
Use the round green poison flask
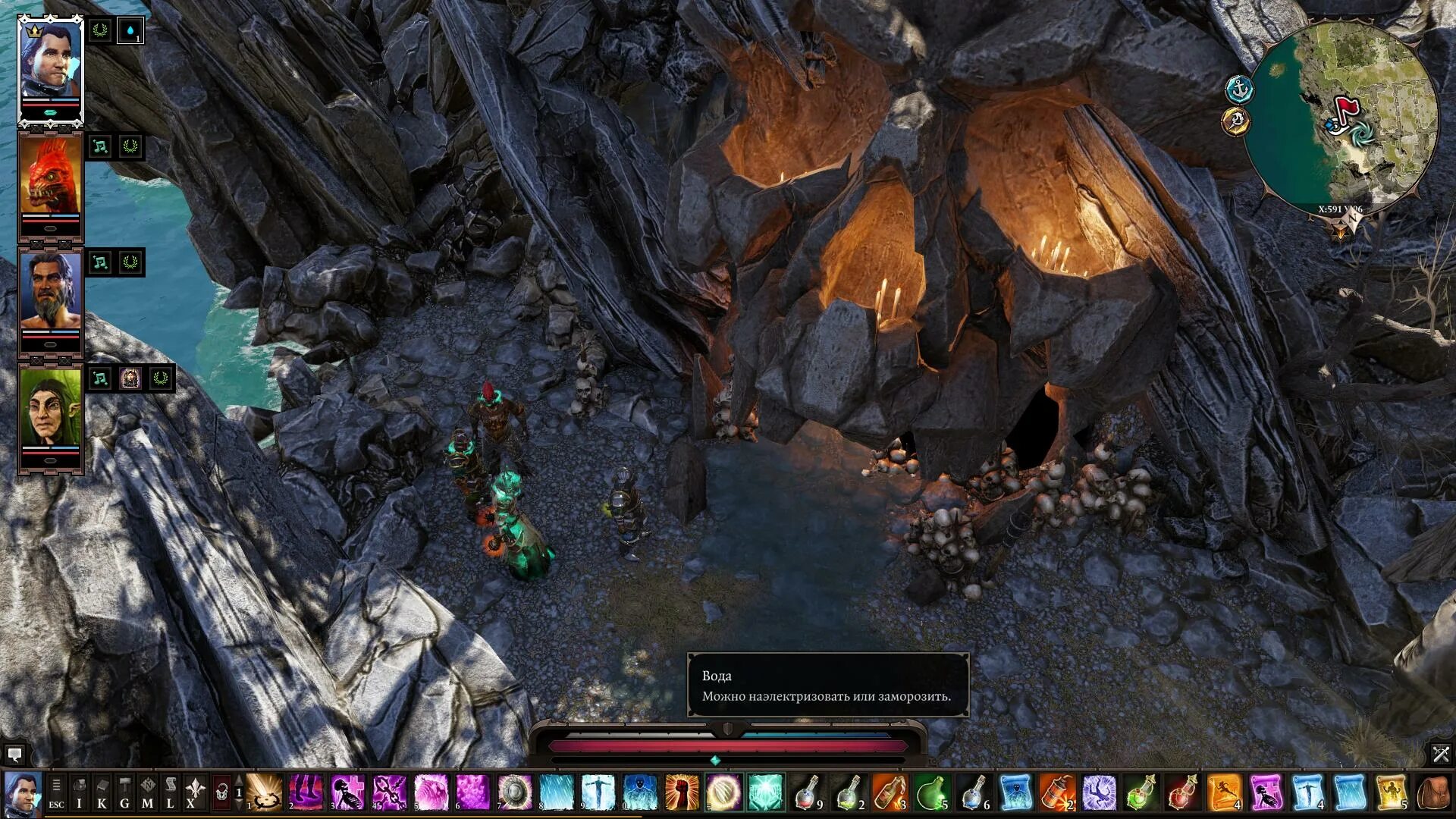pos(931,792)
